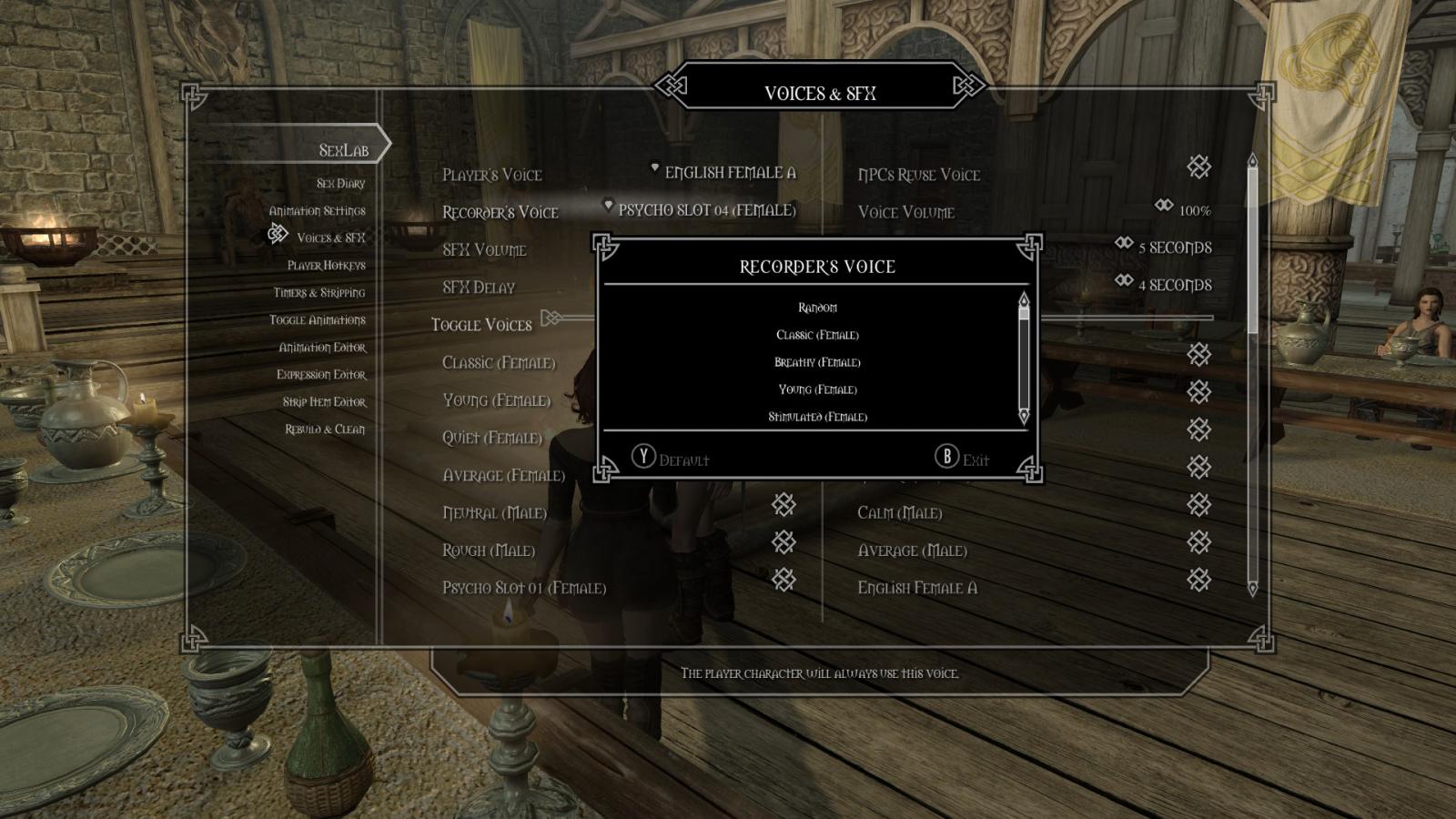Viewport: 1456px width, 819px height.
Task: Toggle the NPCs Reuse Voice option
Action: [1198, 167]
